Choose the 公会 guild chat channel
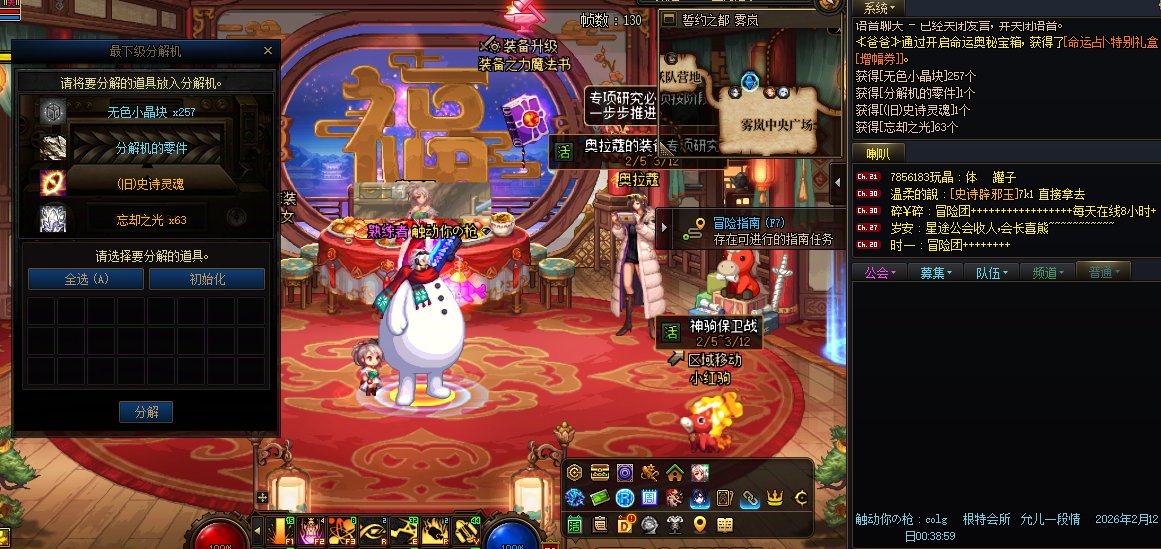The width and height of the screenshot is (1161, 549). (880, 271)
